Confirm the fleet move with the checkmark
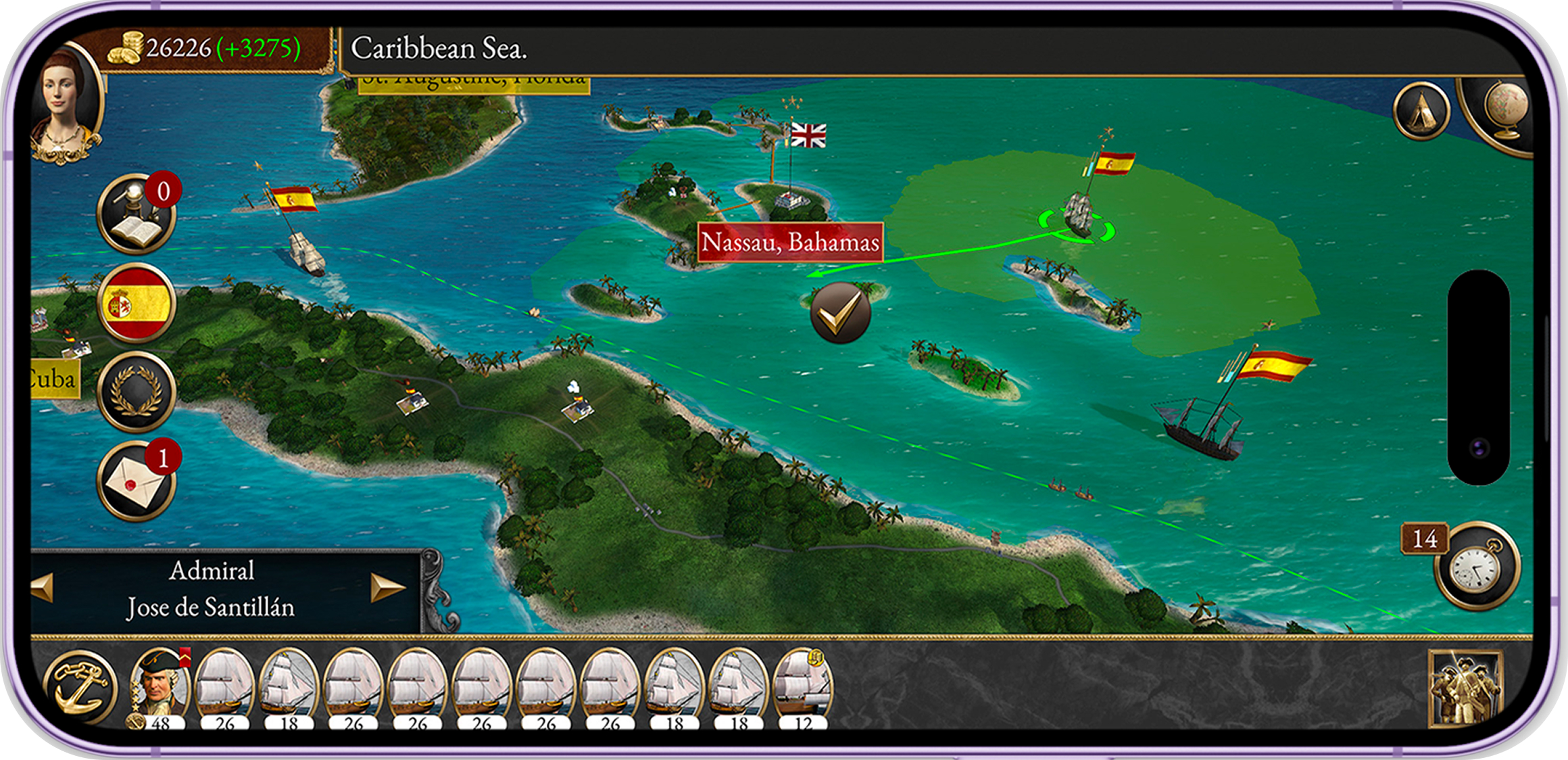Viewport: 1568px width, 760px height. 840,312
